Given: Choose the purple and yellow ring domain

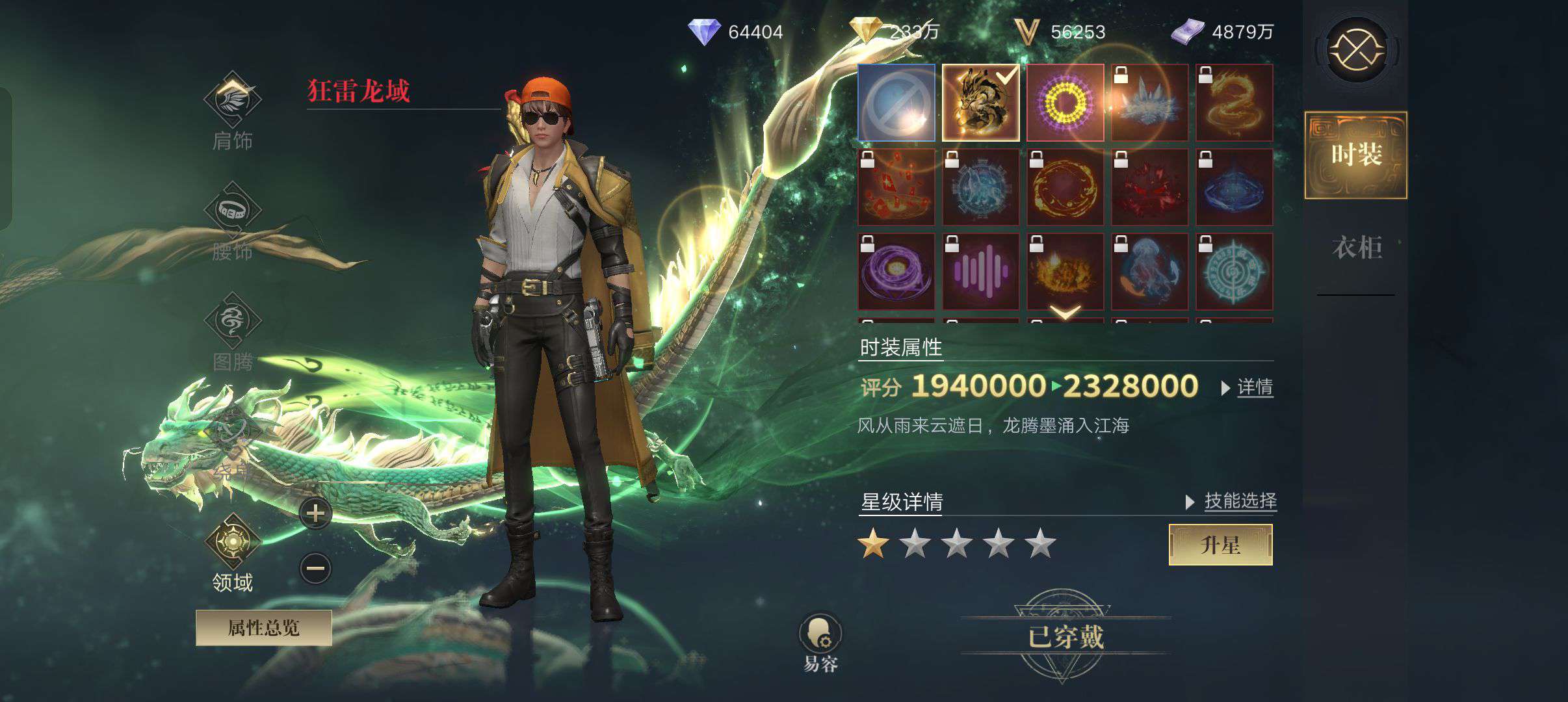Looking at the screenshot, I should 1065,103.
